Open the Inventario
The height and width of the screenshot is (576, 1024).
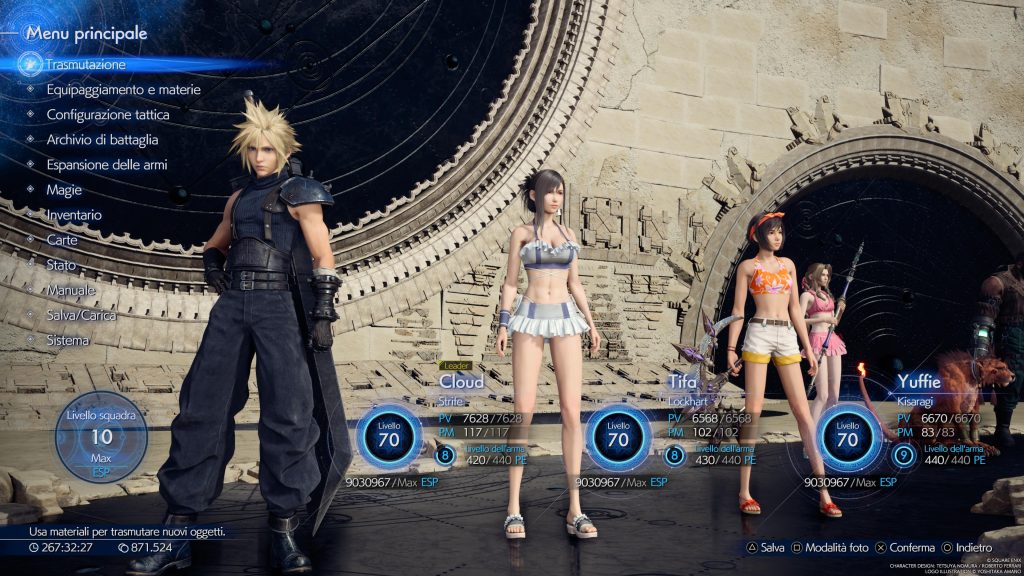point(74,214)
